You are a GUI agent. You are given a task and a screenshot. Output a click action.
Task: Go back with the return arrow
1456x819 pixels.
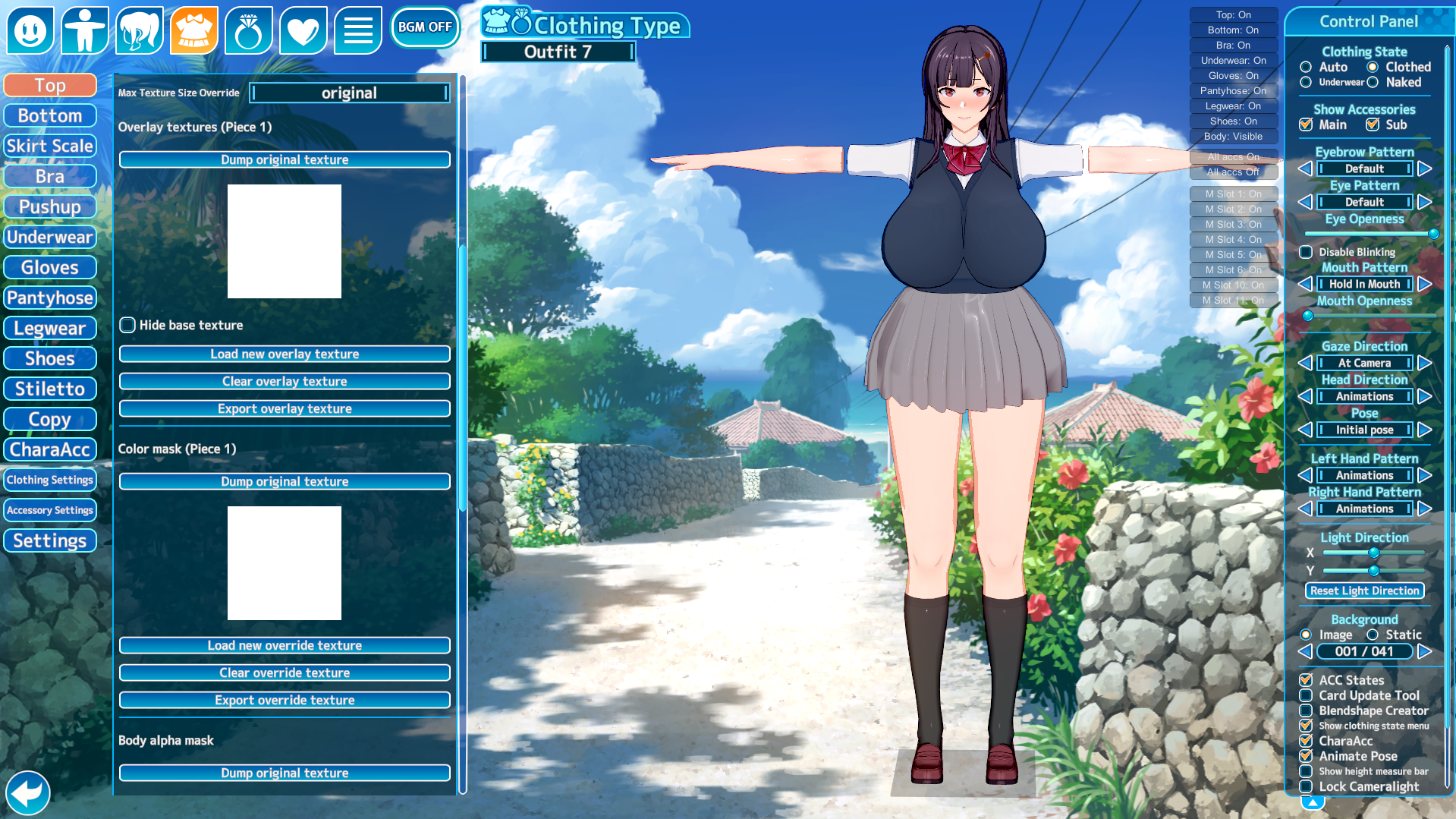28,793
